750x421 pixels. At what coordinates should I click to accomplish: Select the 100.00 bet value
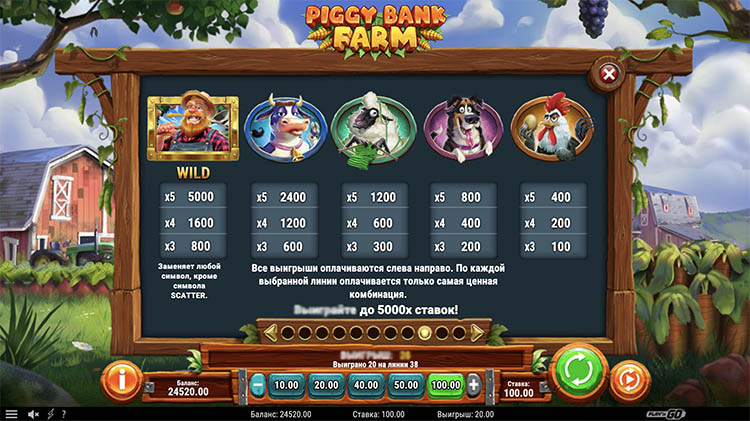[445, 384]
